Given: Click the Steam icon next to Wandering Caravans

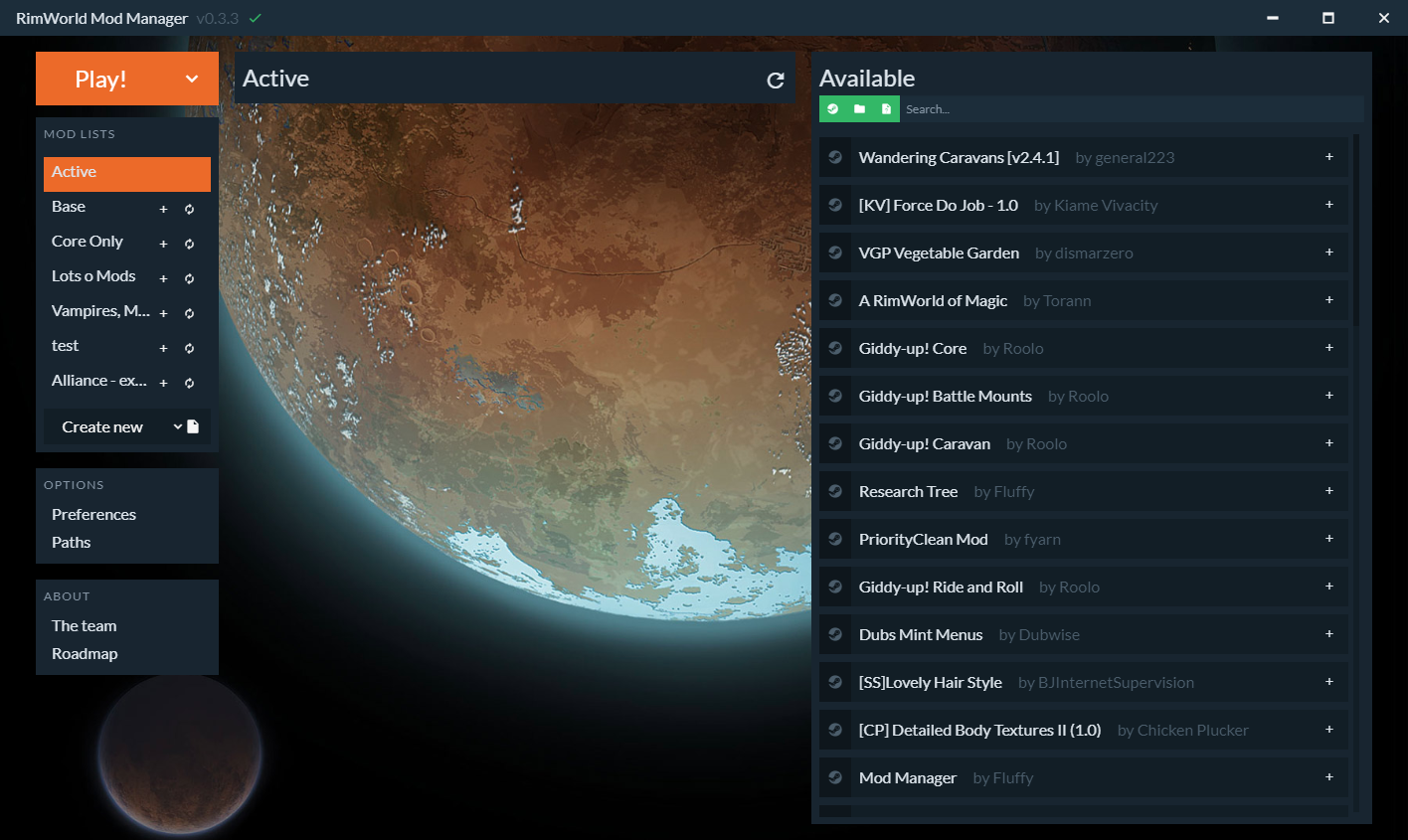Looking at the screenshot, I should (834, 157).
